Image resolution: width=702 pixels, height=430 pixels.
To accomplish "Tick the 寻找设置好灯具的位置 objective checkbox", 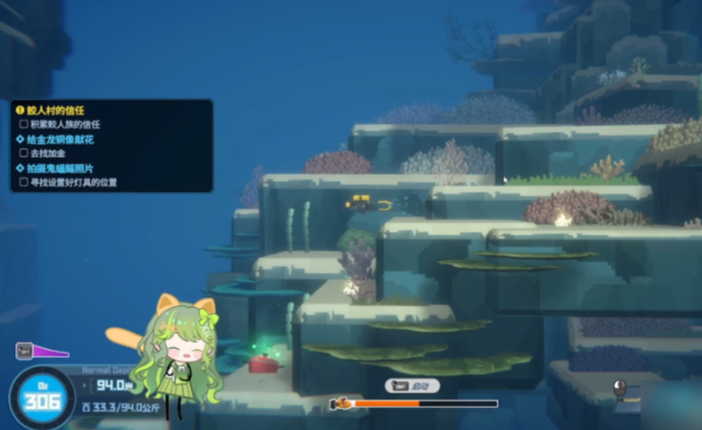I will click(x=24, y=182).
